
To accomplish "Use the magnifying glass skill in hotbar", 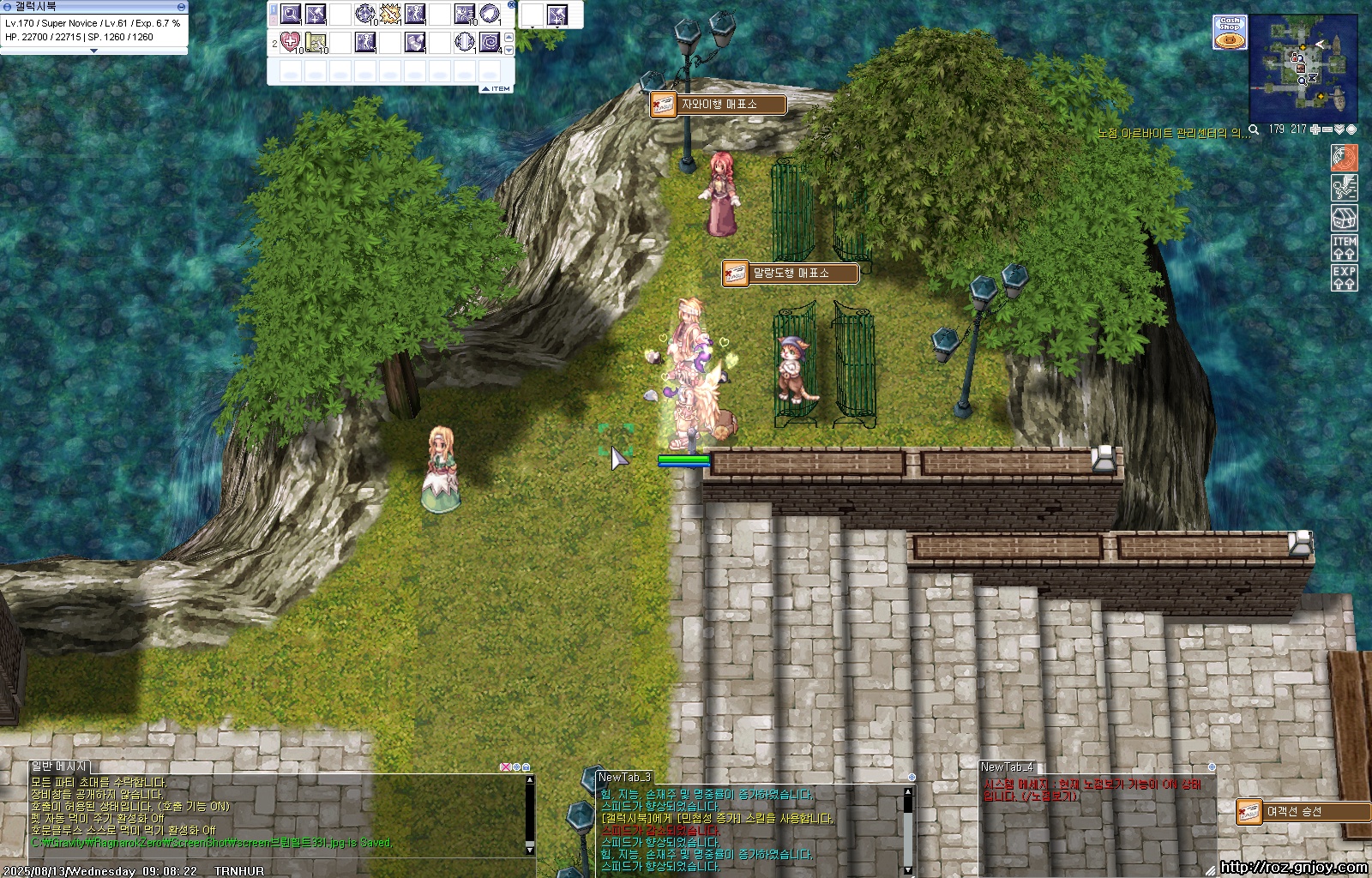I will tap(291, 14).
